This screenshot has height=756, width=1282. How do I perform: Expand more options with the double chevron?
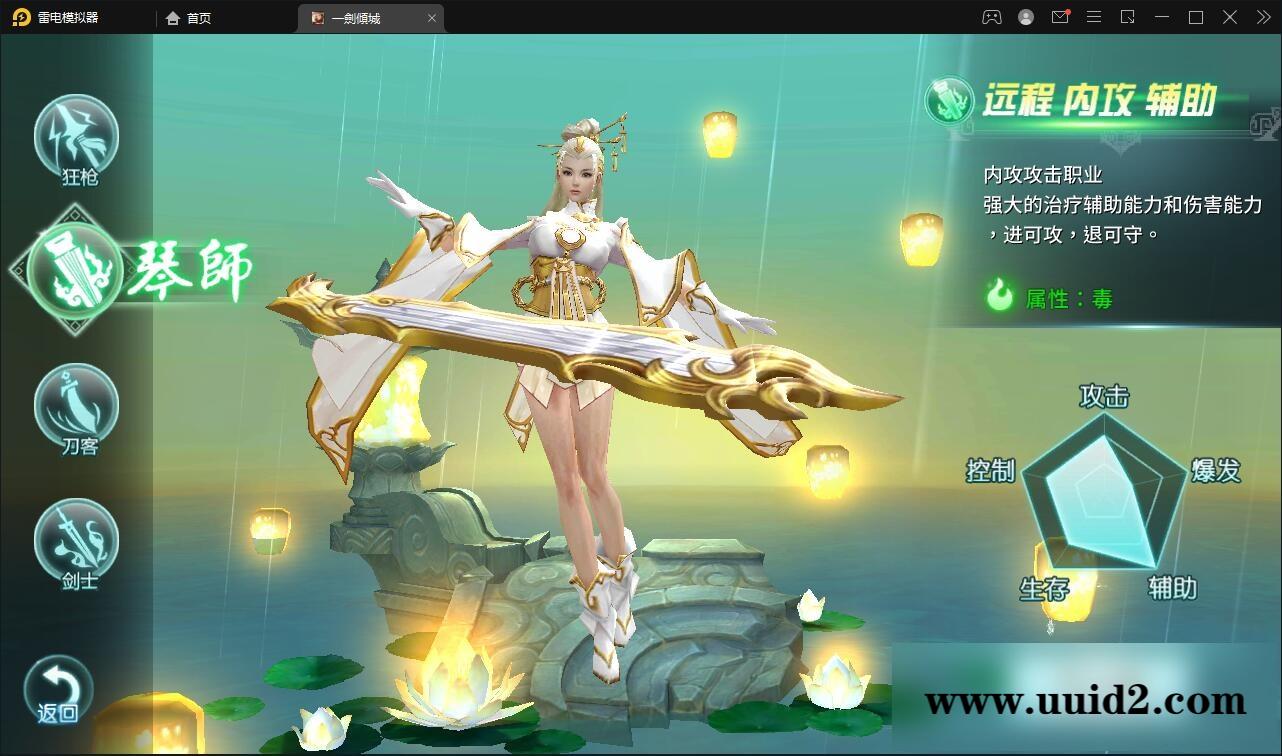(x=1262, y=17)
